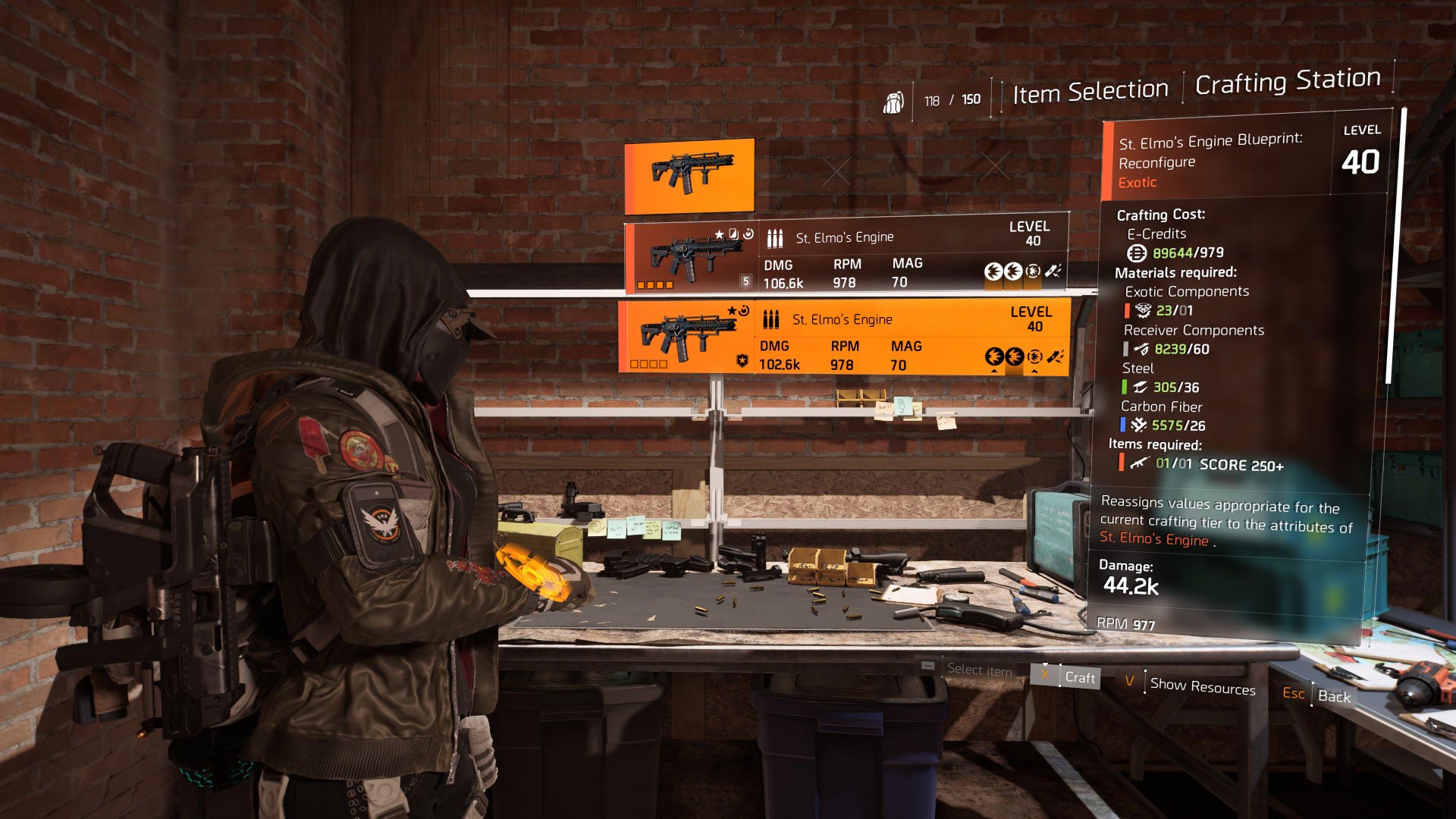The height and width of the screenshot is (819, 1456).
Task: Expand the arrow under the first attribute icon
Action: click(x=995, y=372)
